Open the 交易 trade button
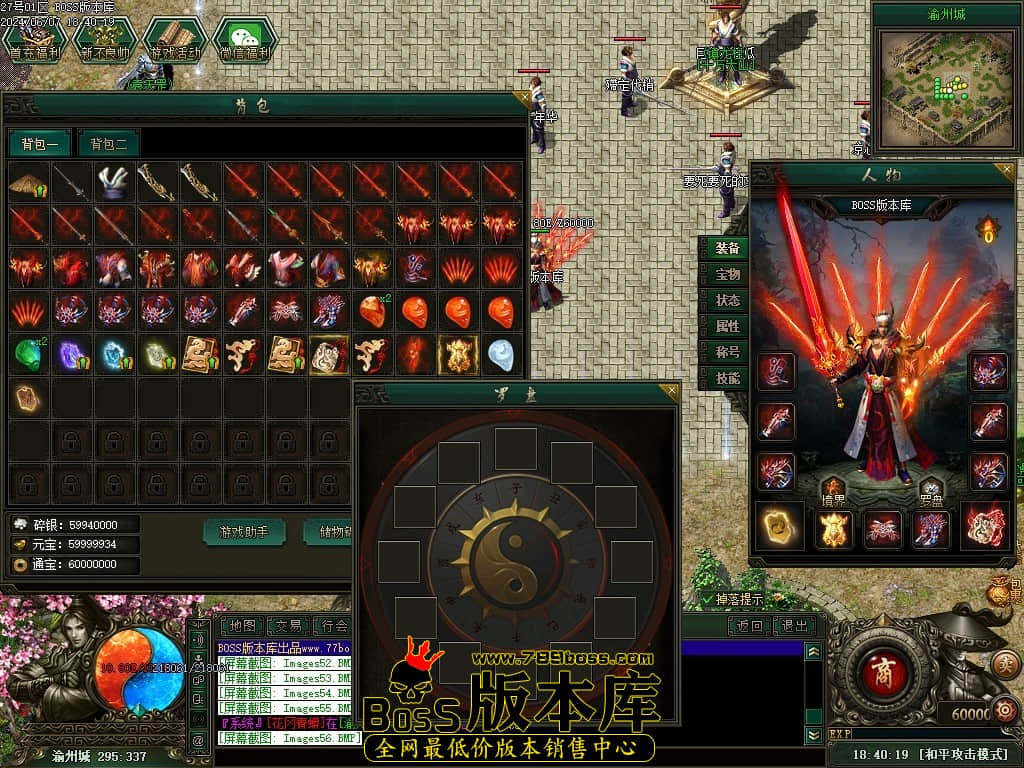1024x768 pixels. pyautogui.click(x=288, y=626)
